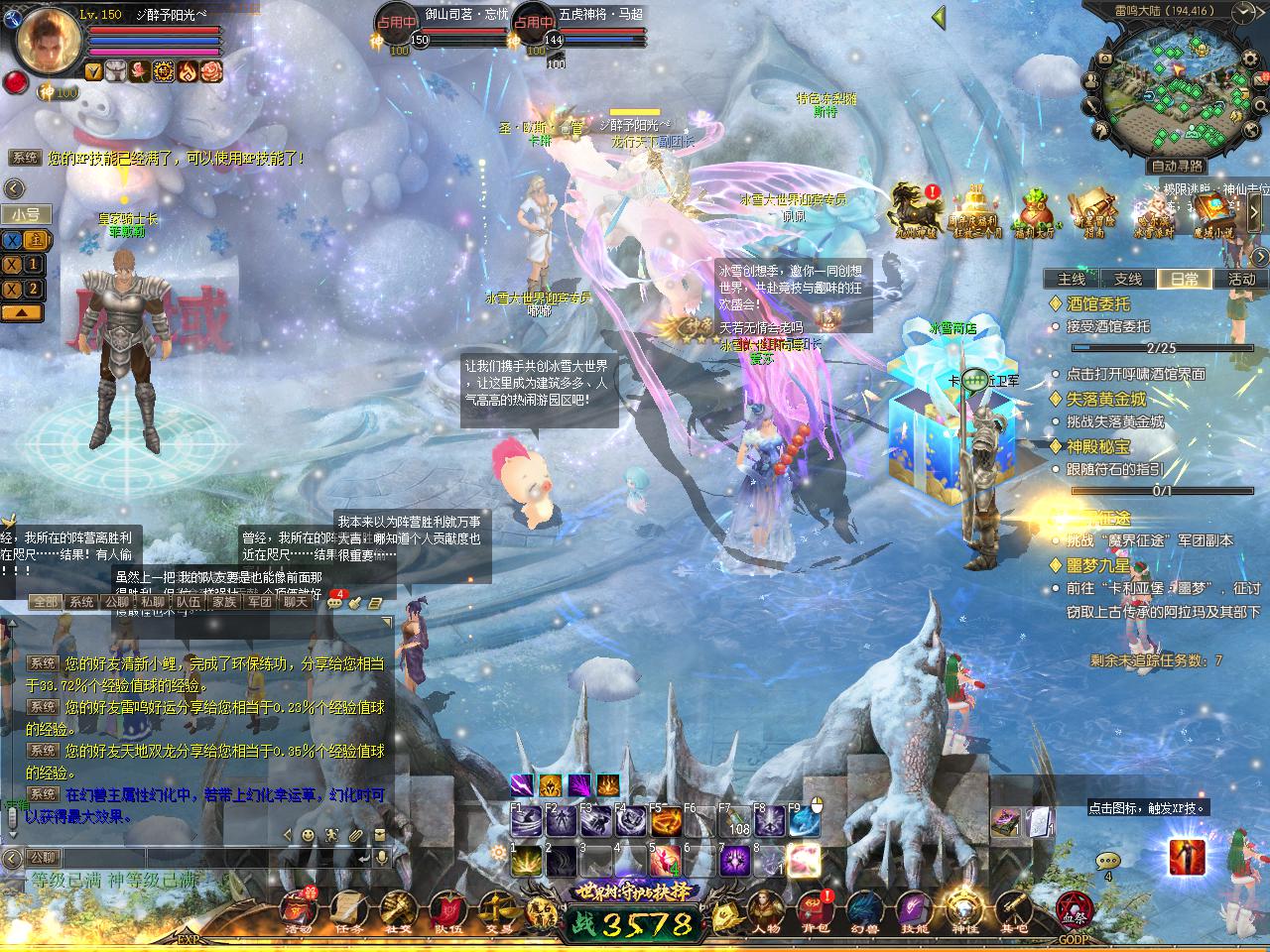Open the 人物 character panel

point(765,907)
